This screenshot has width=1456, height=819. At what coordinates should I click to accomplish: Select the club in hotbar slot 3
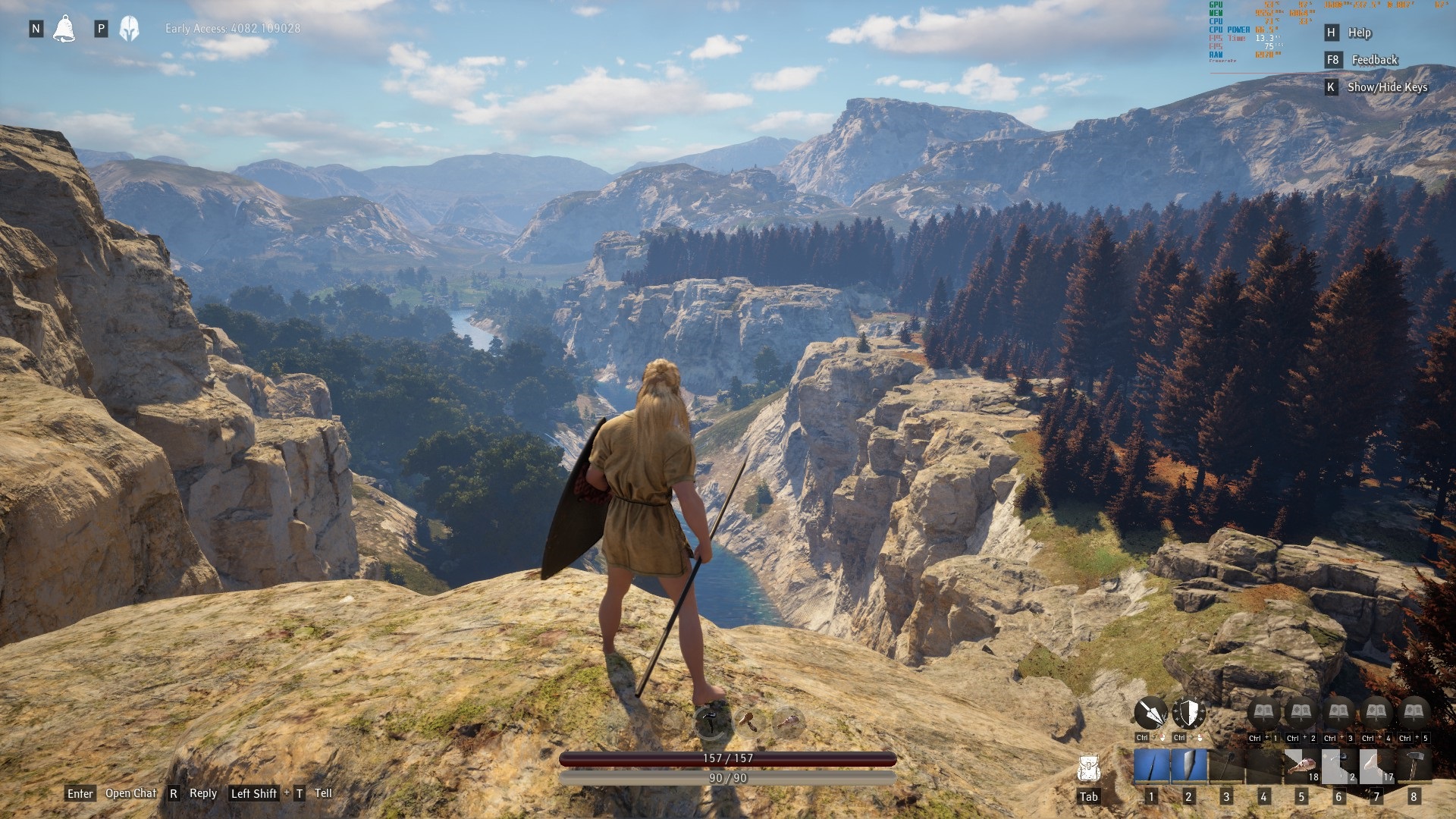point(1226,766)
